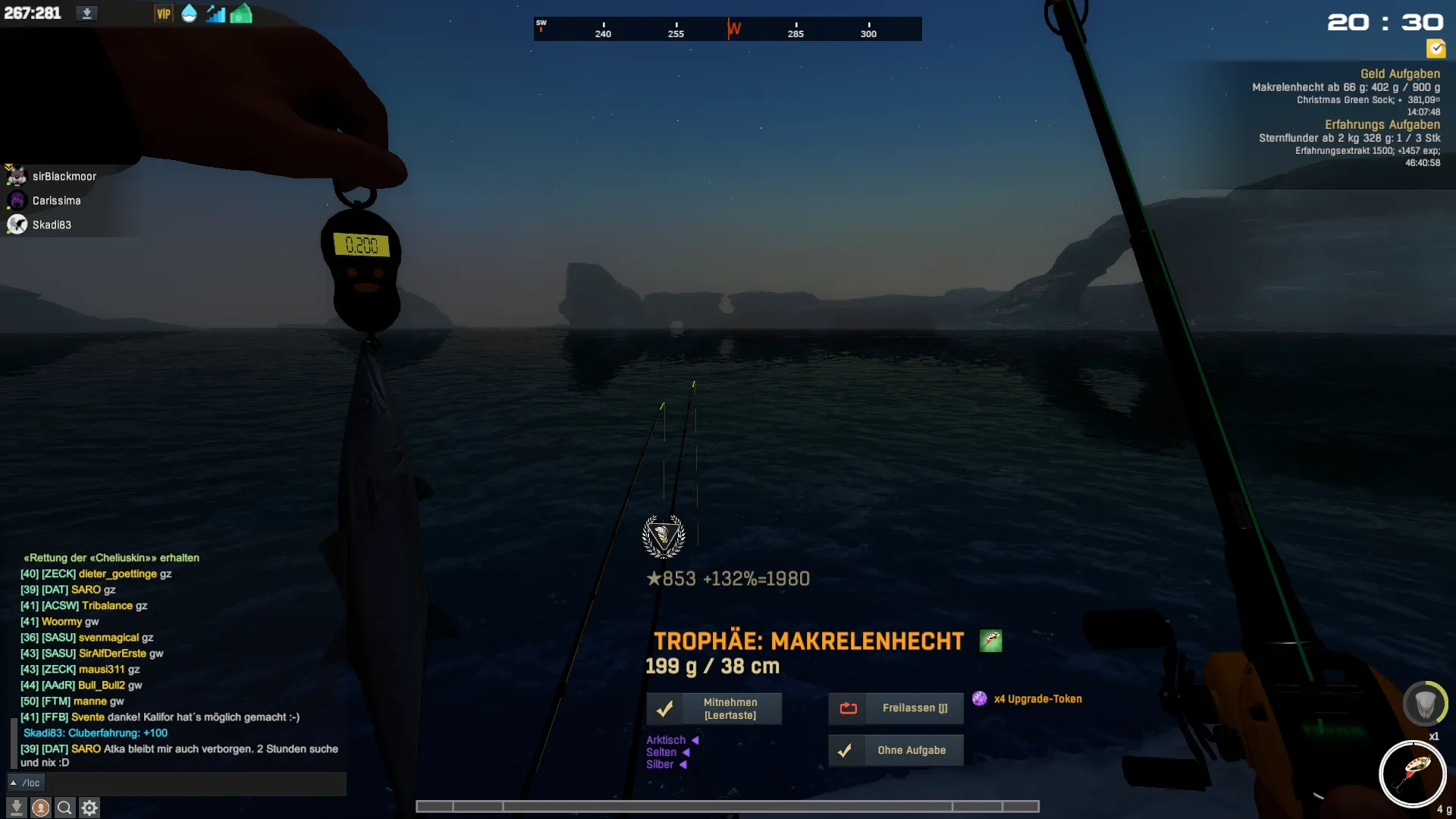
Task: Open the VIP status icon
Action: tap(163, 14)
